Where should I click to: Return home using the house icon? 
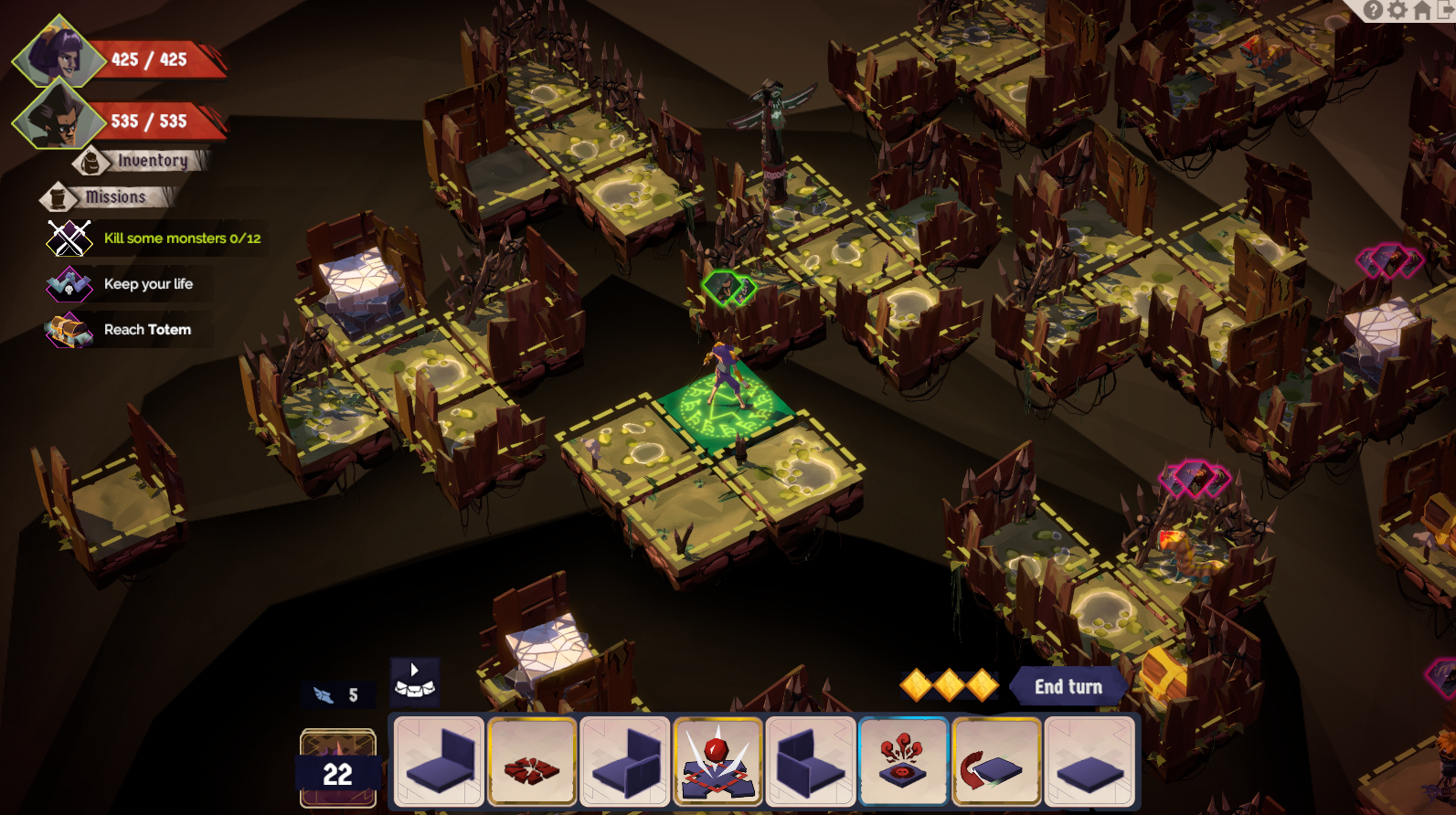click(1422, 10)
